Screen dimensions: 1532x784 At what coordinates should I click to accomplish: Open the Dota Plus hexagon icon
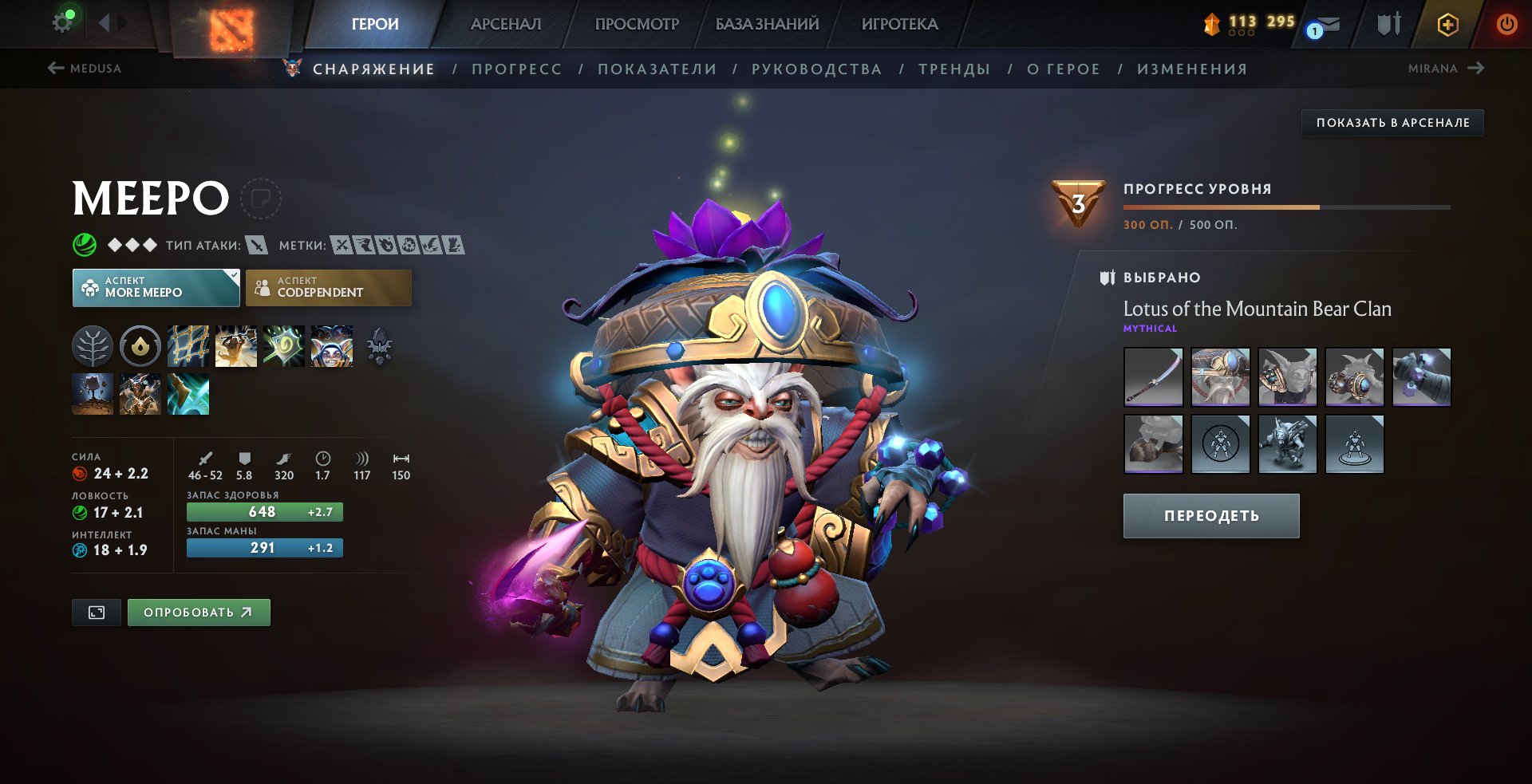[1447, 23]
